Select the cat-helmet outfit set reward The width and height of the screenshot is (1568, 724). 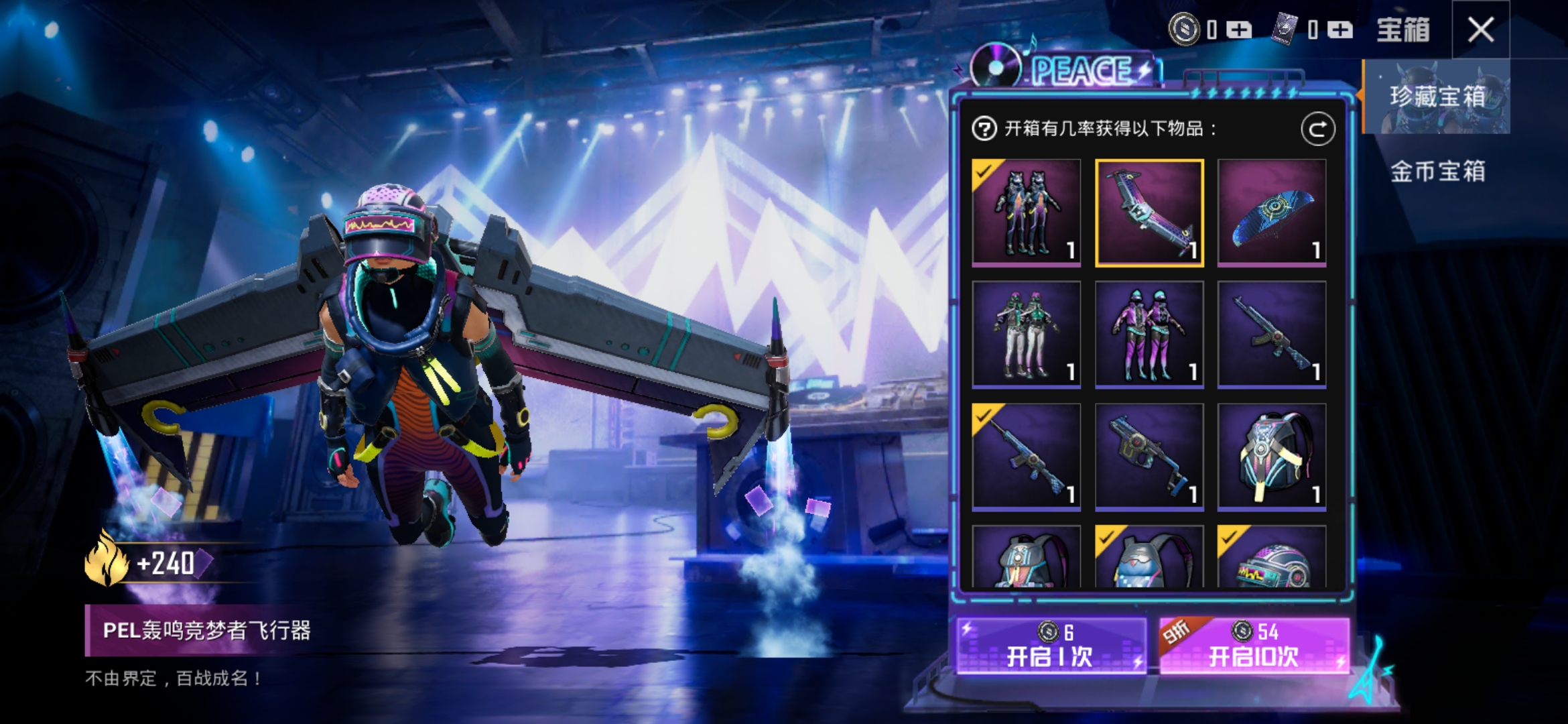tap(1027, 213)
